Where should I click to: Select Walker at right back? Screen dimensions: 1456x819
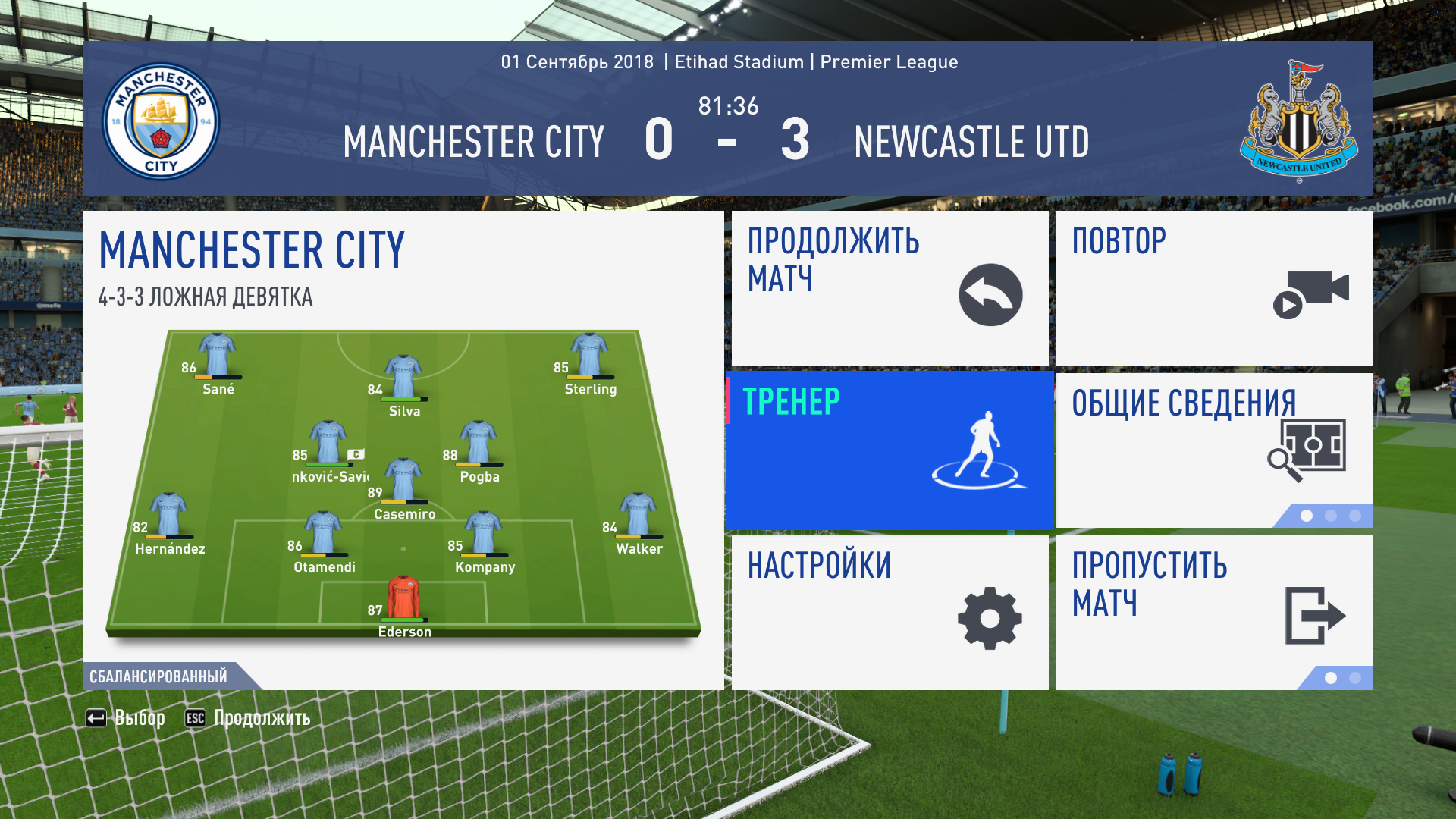click(x=638, y=515)
